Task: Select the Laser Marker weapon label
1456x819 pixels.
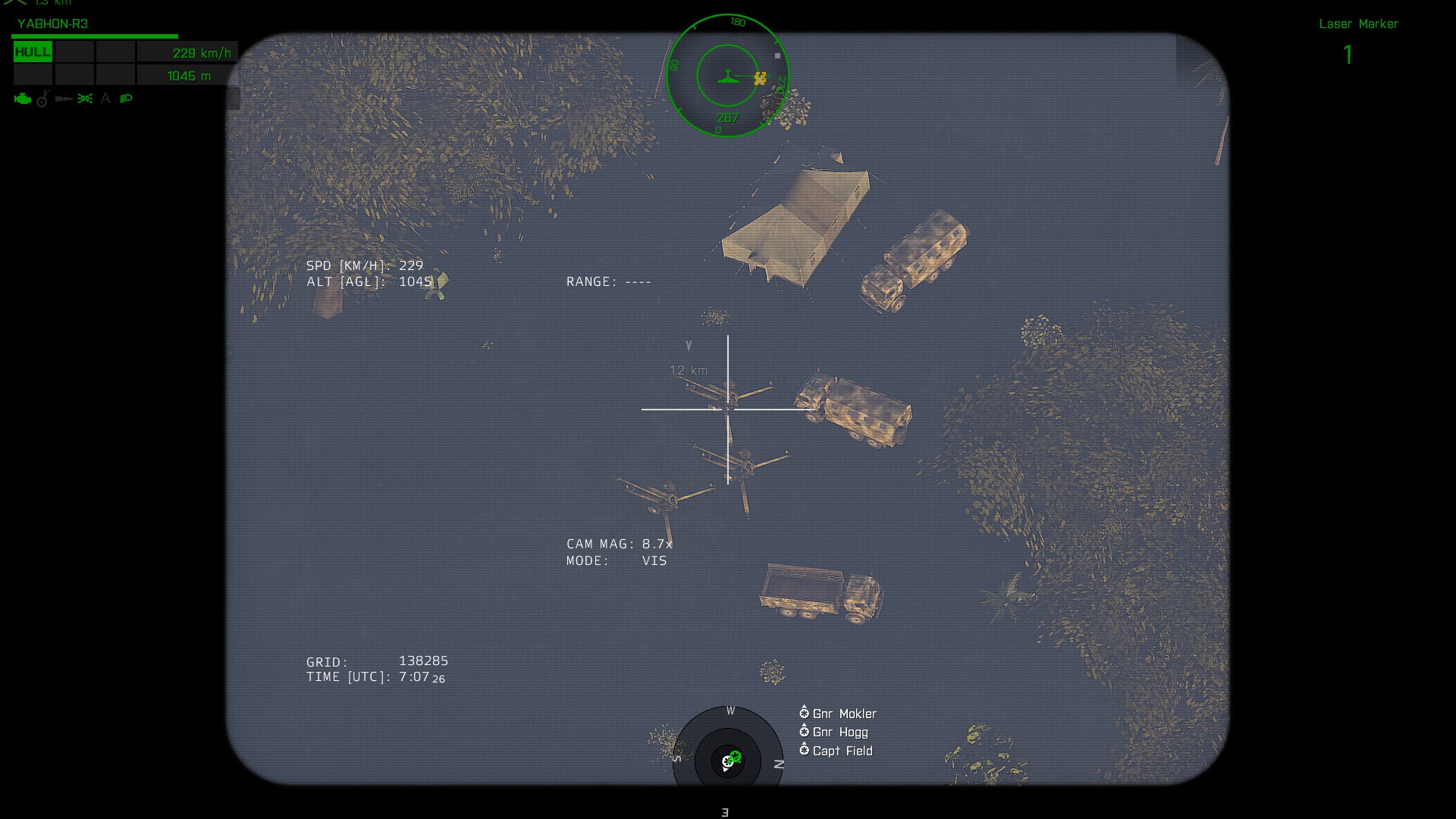Action: [1358, 24]
